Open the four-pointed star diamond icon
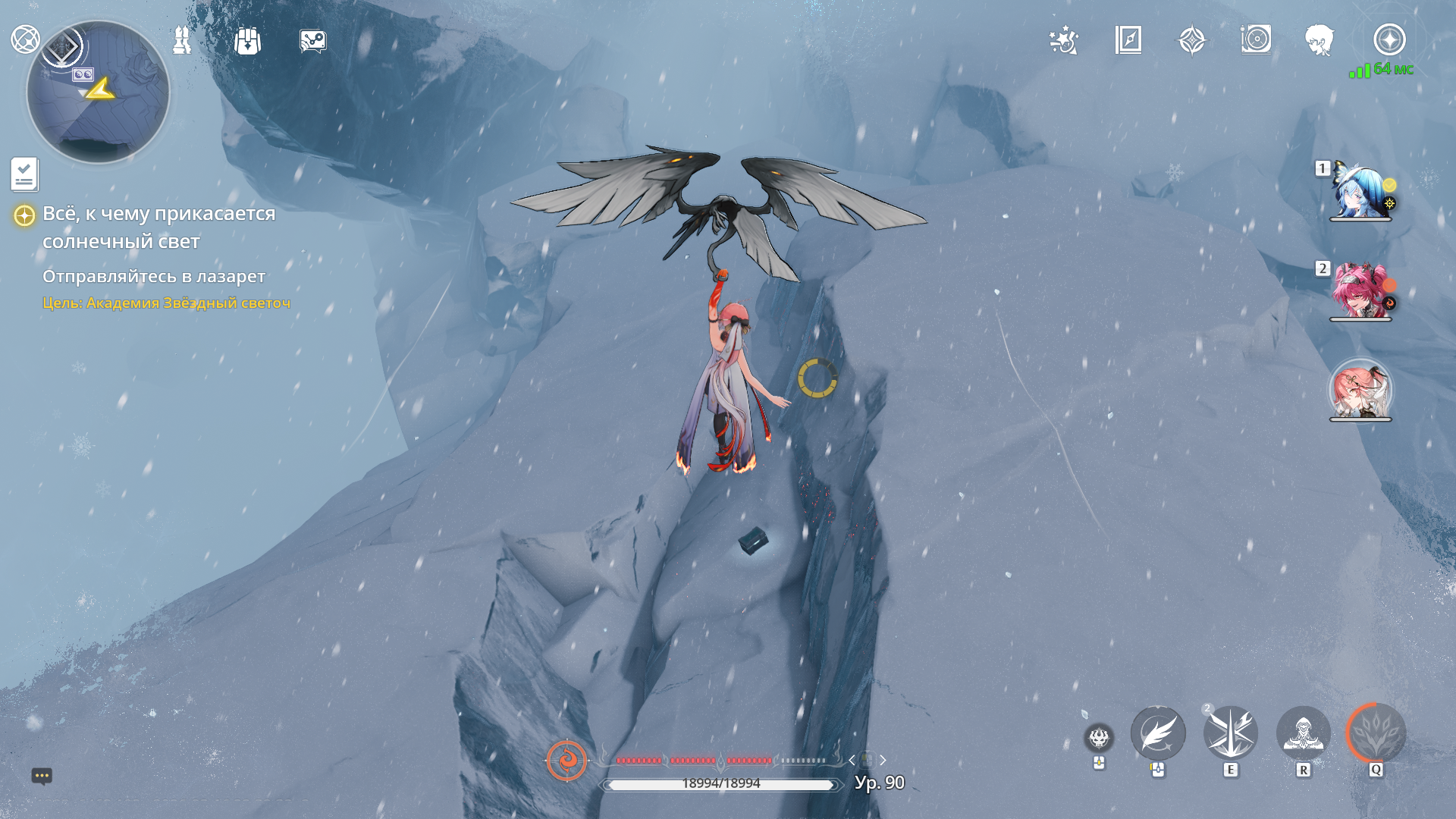This screenshot has height=819, width=1456. coord(1191,40)
